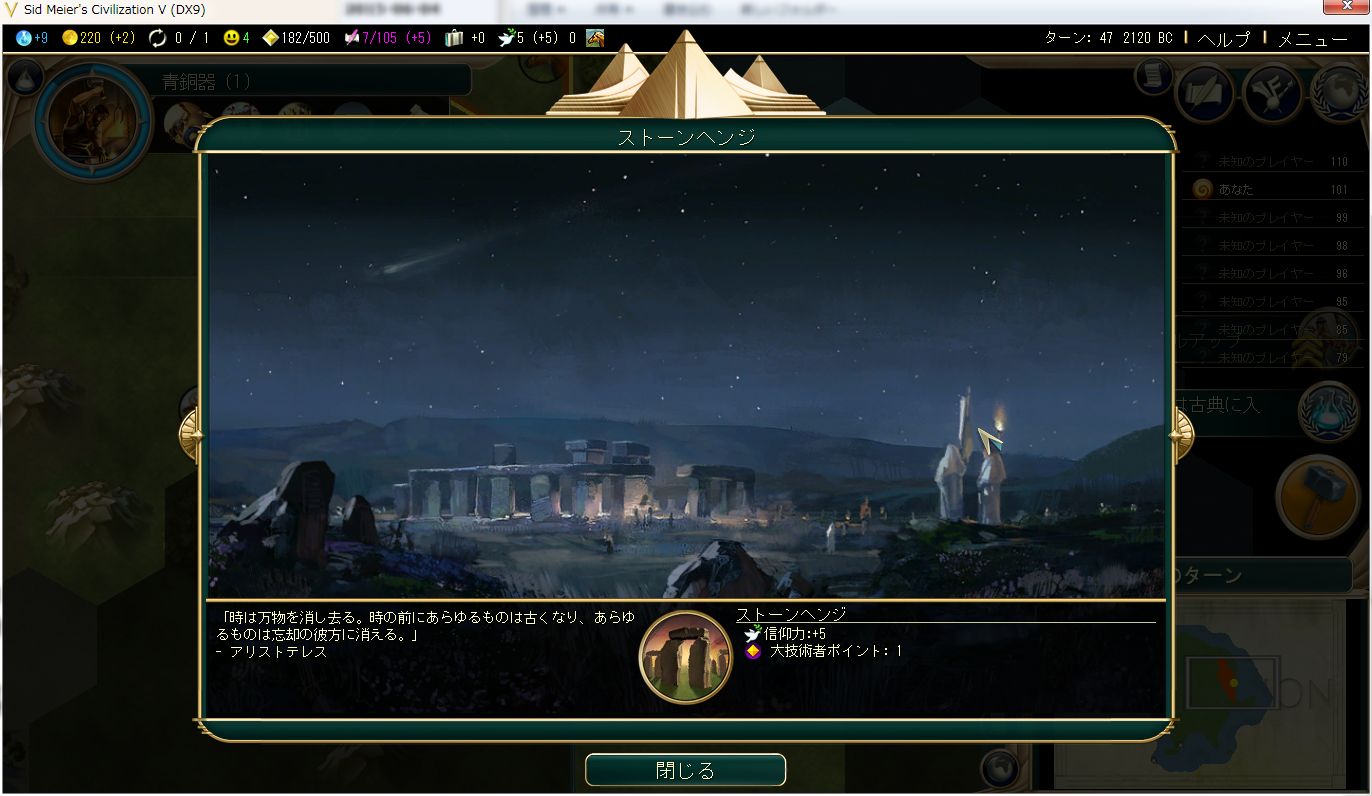Screen dimensions: 1372x796
Task: Open the ヘルプ help menu
Action: click(1223, 39)
